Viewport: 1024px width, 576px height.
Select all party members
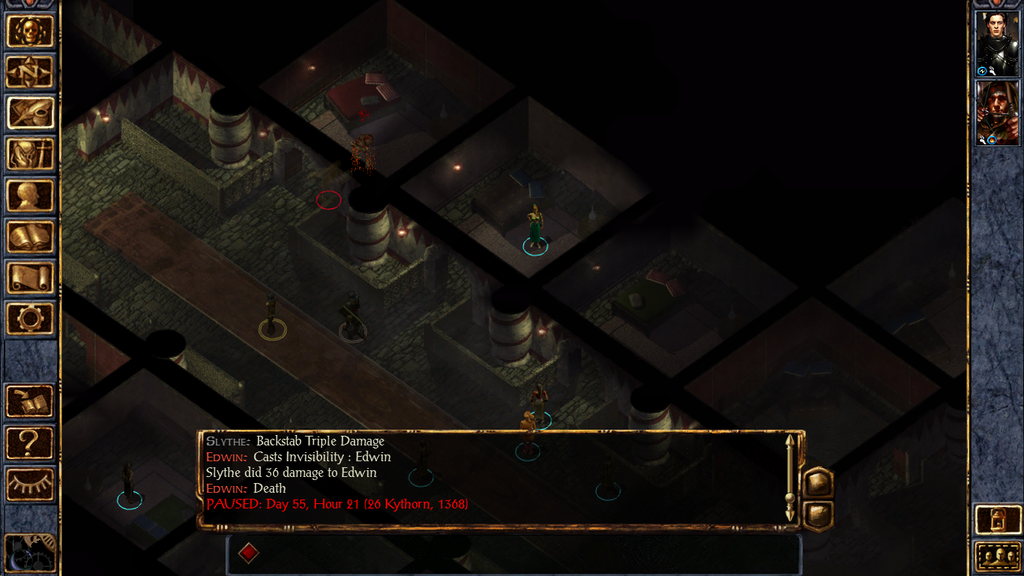[x=996, y=556]
